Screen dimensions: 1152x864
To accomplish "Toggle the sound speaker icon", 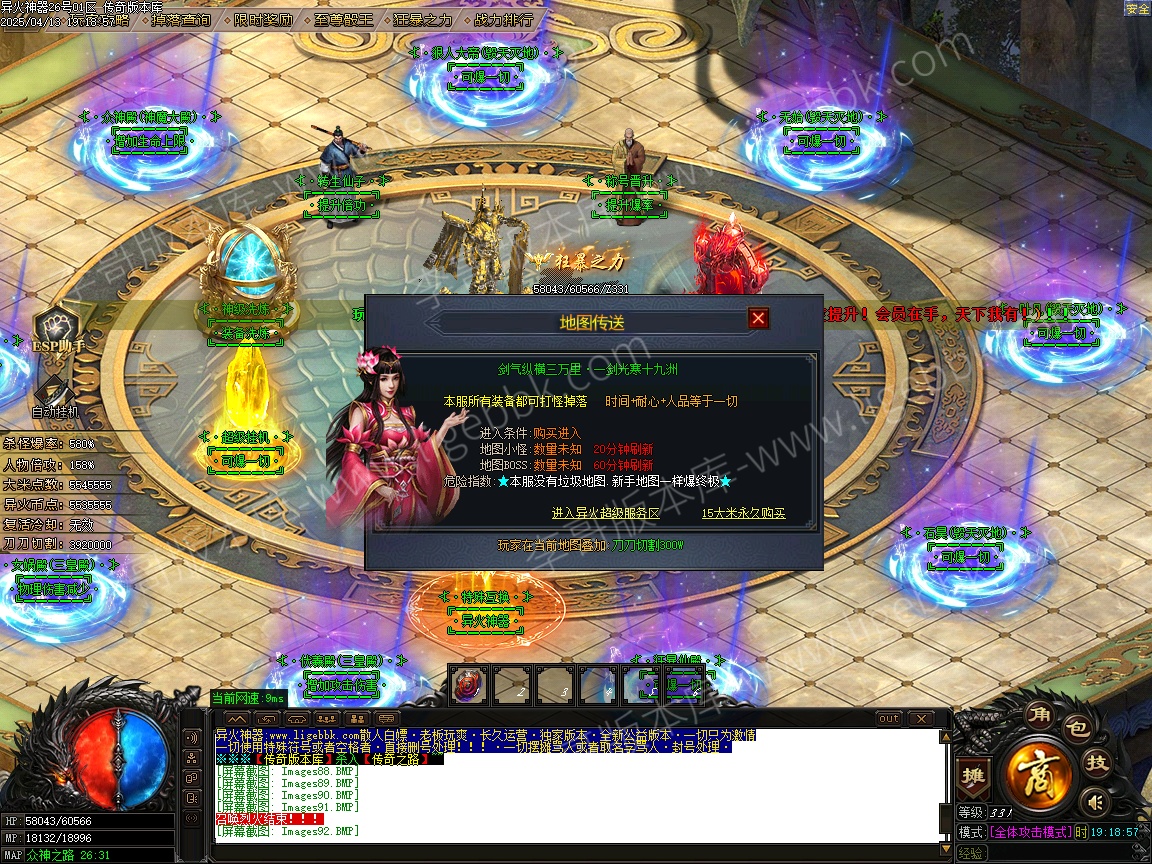I will click(x=1095, y=801).
